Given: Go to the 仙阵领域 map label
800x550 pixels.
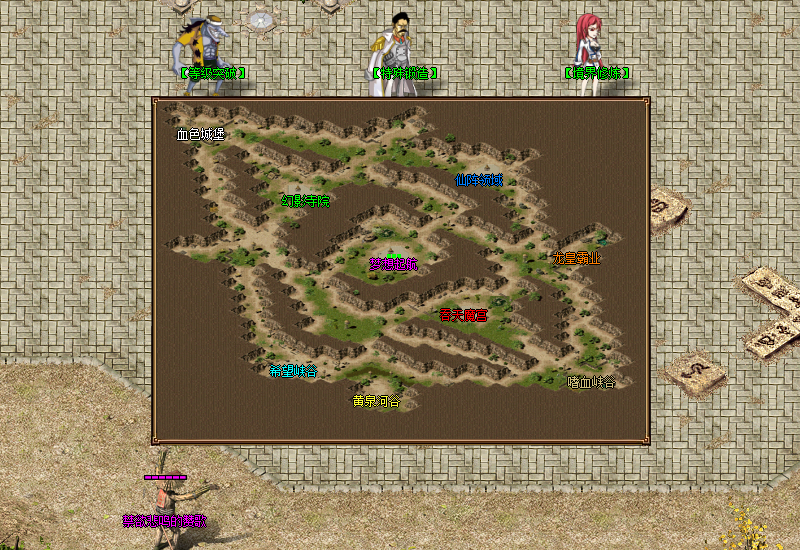Looking at the screenshot, I should click(x=478, y=180).
